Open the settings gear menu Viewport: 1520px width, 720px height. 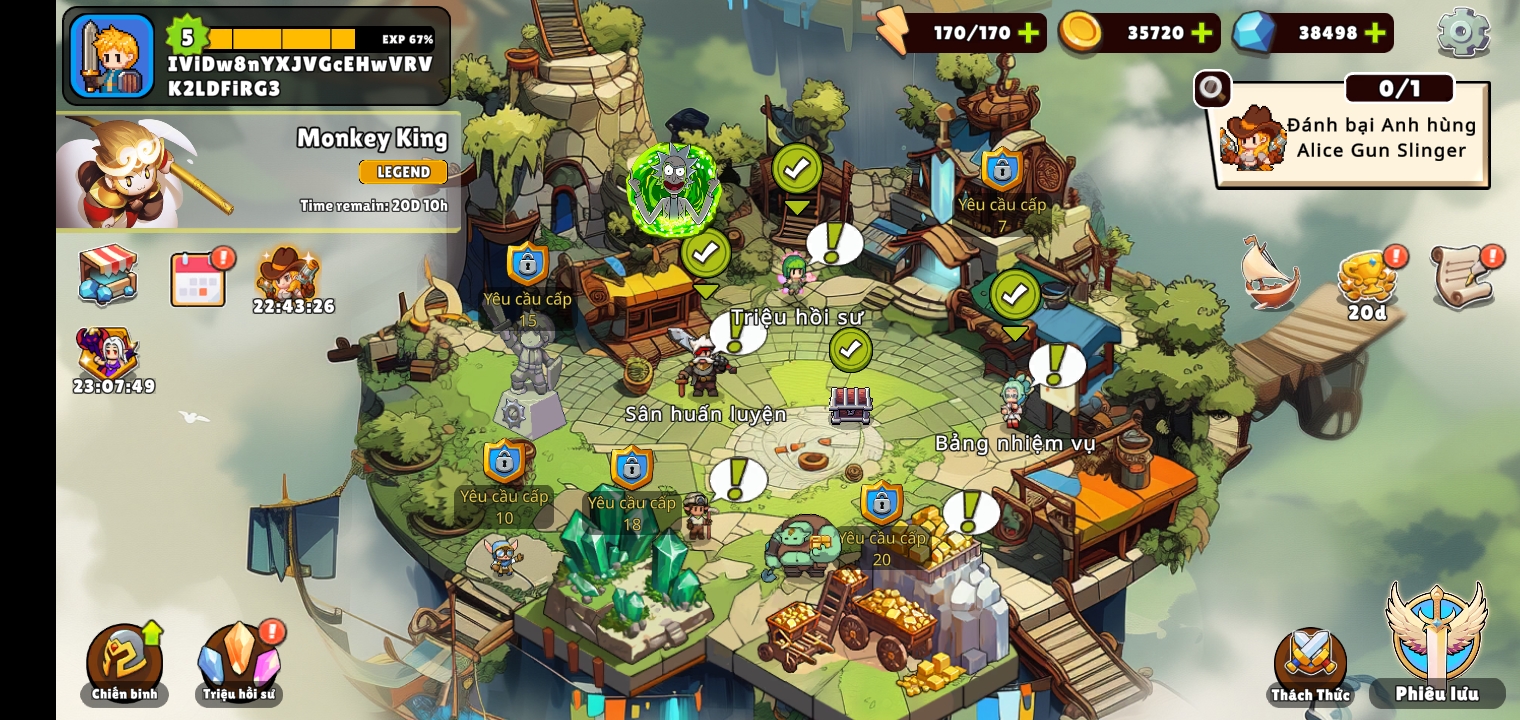tap(1462, 32)
